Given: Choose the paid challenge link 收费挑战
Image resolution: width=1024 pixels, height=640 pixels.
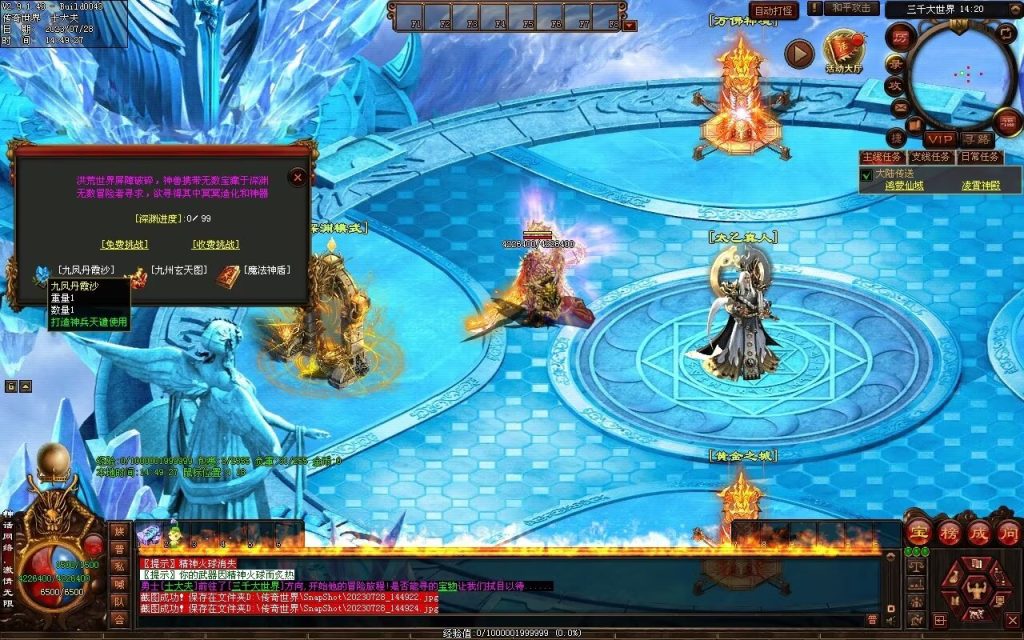Looking at the screenshot, I should coord(216,244).
